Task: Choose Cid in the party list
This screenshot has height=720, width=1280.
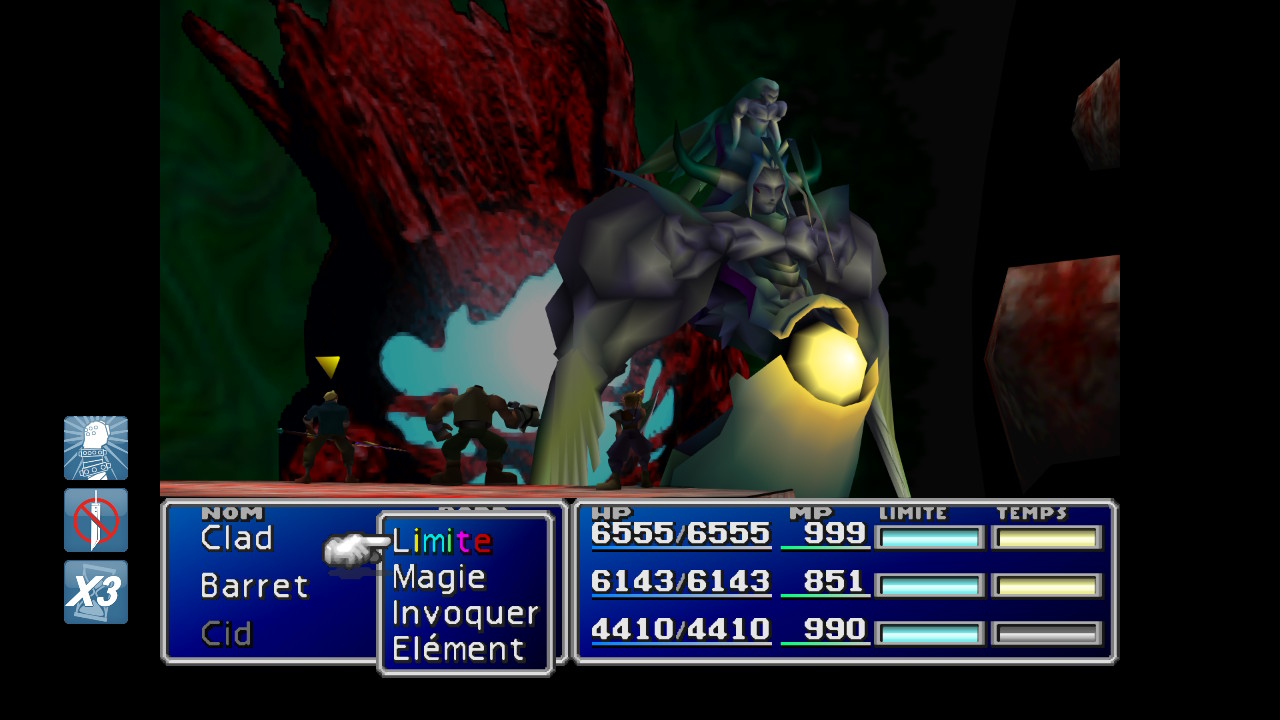Action: tap(227, 633)
